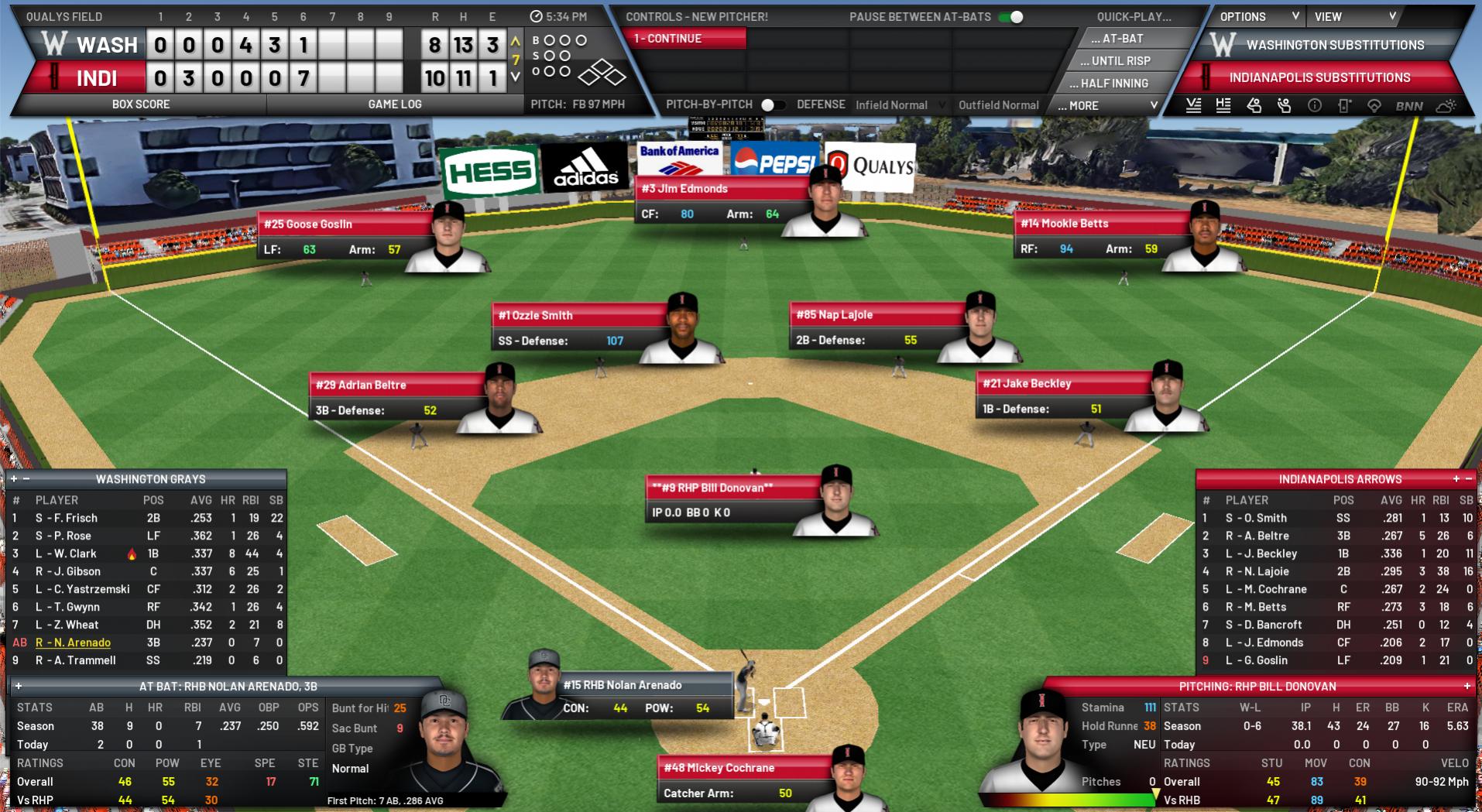Open the Box Score
1482x812 pixels.
[140, 104]
